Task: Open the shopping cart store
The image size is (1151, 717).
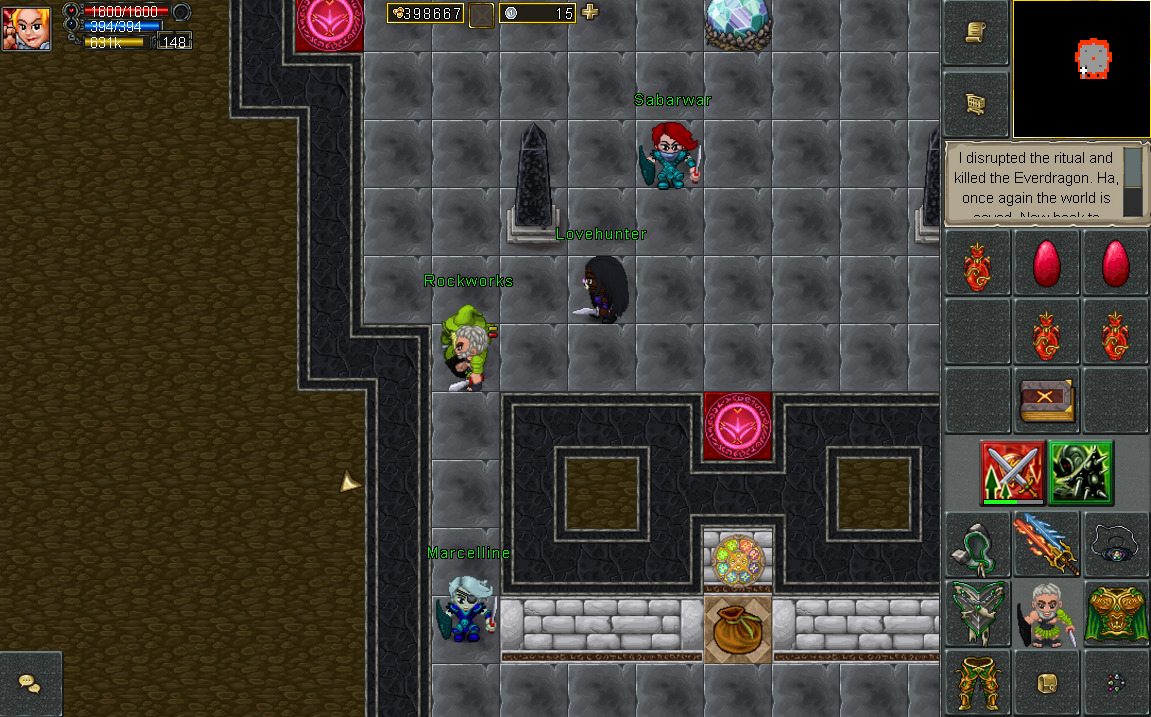Action: click(975, 103)
